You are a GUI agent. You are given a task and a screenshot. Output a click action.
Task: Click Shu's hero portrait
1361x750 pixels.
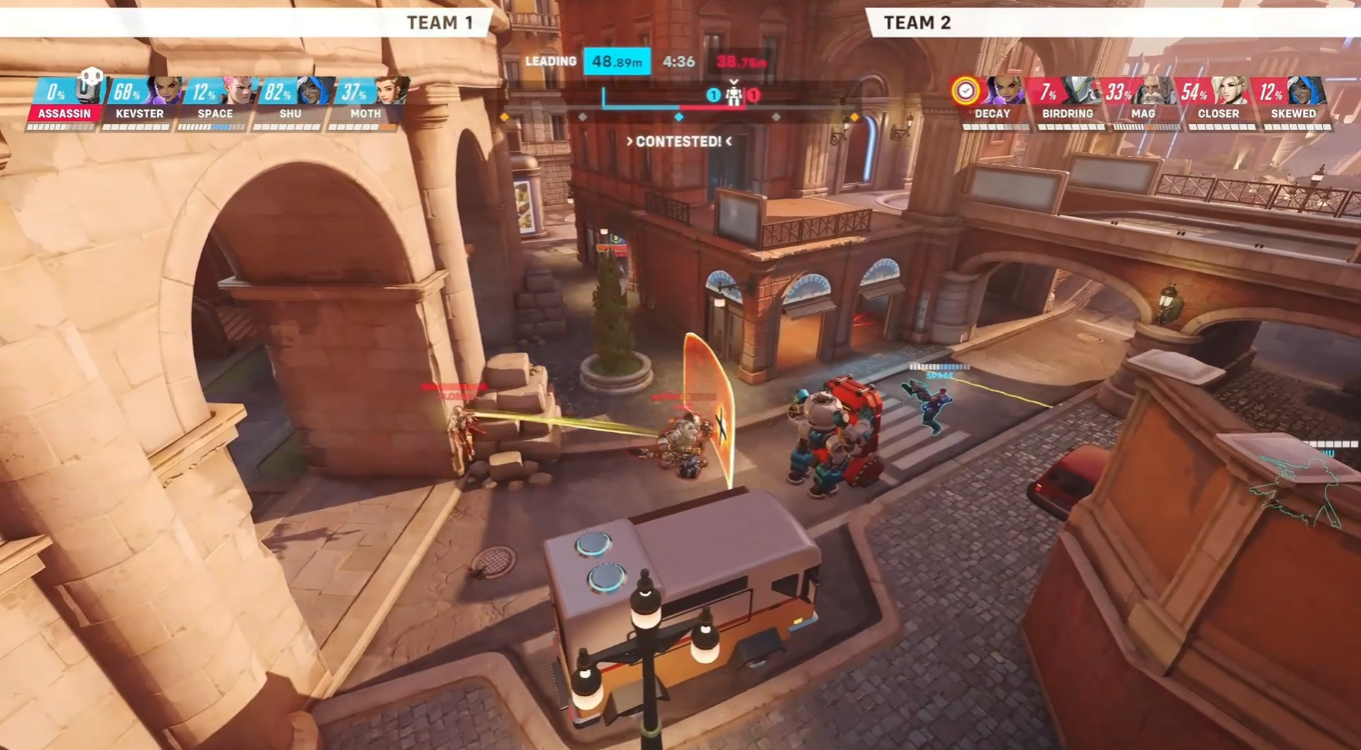click(317, 92)
